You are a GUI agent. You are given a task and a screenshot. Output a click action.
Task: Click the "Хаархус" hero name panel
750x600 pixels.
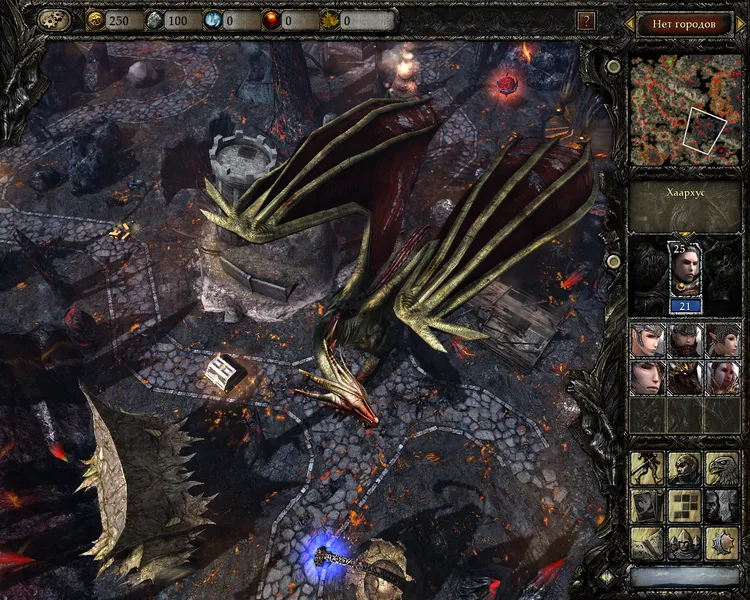(685, 190)
